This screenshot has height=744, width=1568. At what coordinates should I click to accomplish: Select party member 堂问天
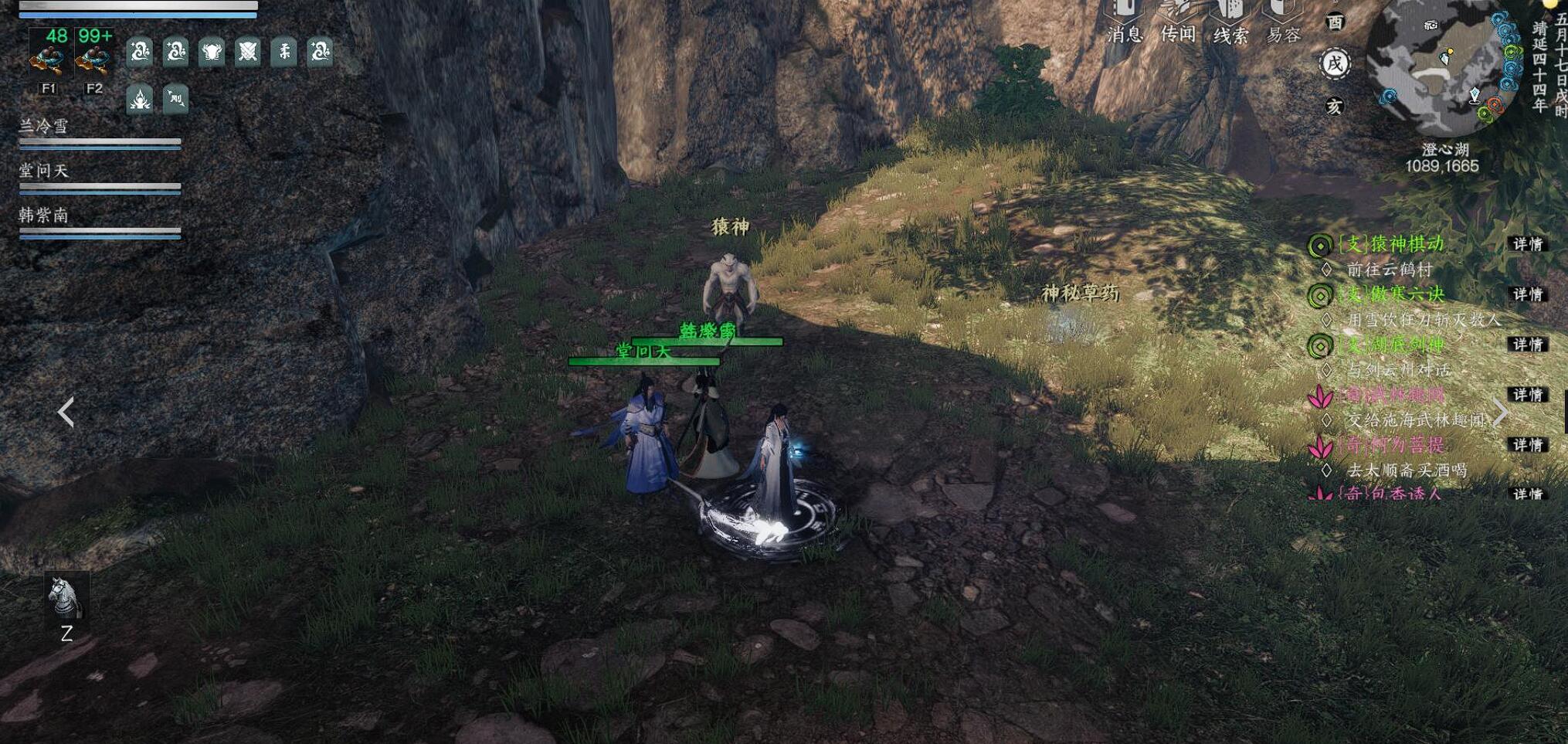coord(45,171)
